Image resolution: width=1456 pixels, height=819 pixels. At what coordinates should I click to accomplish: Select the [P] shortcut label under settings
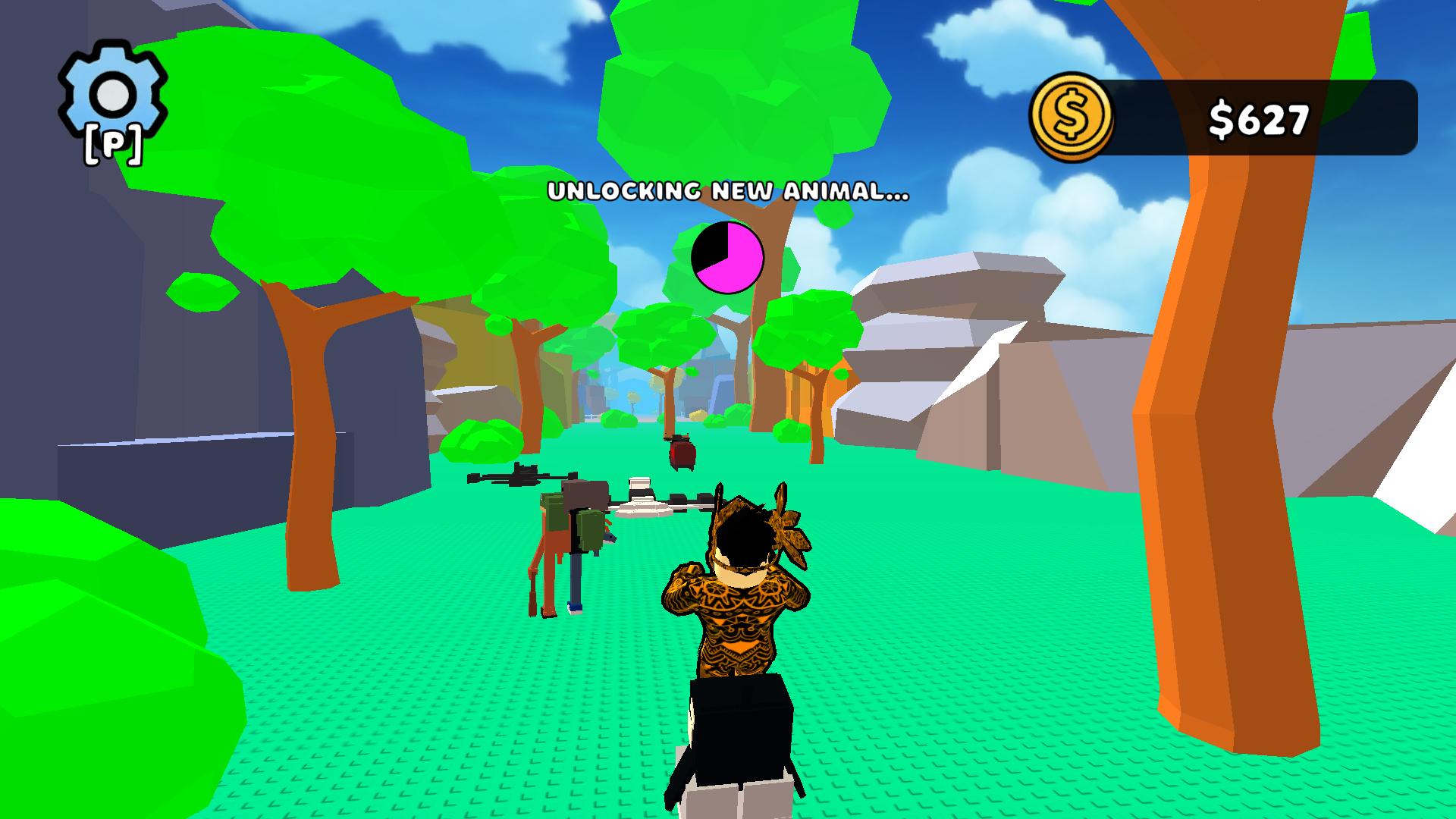[x=112, y=144]
